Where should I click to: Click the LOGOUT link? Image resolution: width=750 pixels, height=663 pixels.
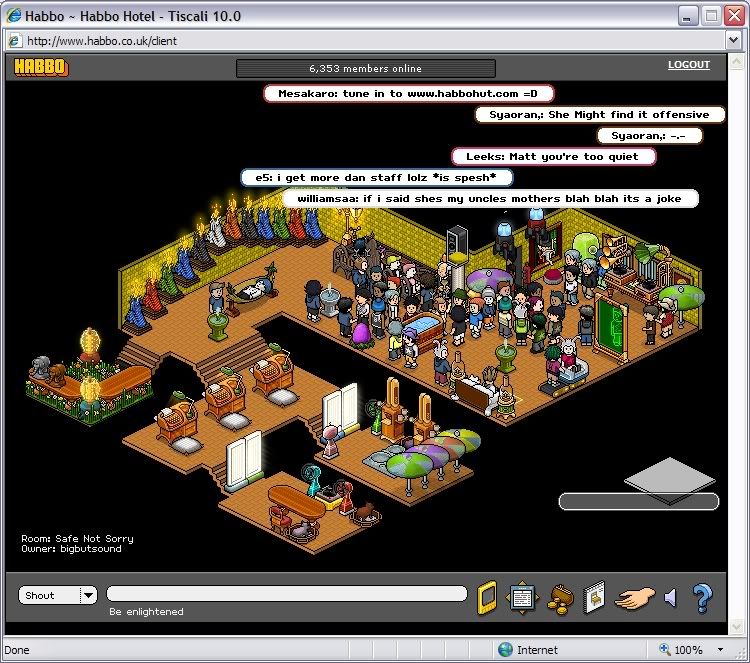[688, 65]
